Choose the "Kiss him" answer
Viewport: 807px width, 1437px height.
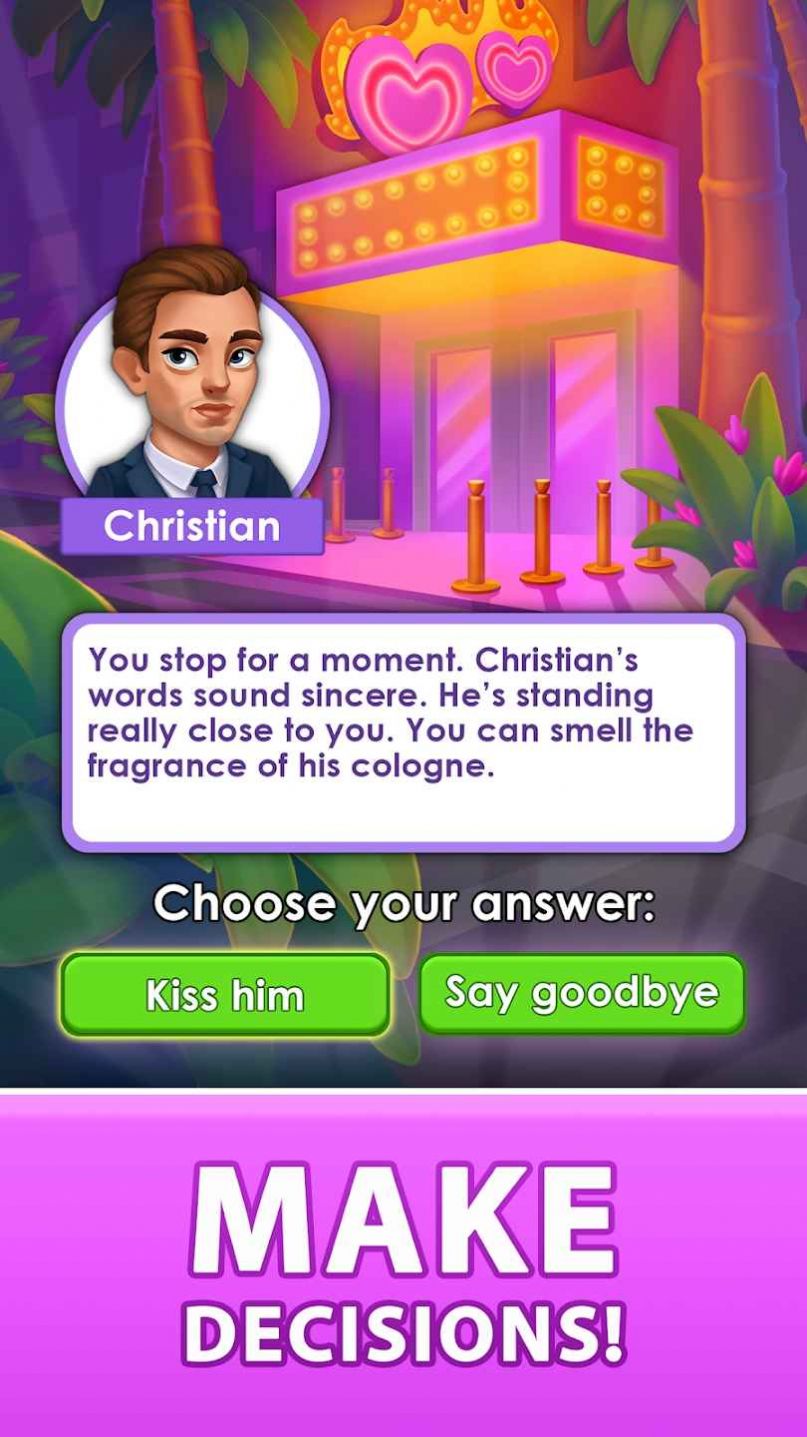[x=225, y=994]
